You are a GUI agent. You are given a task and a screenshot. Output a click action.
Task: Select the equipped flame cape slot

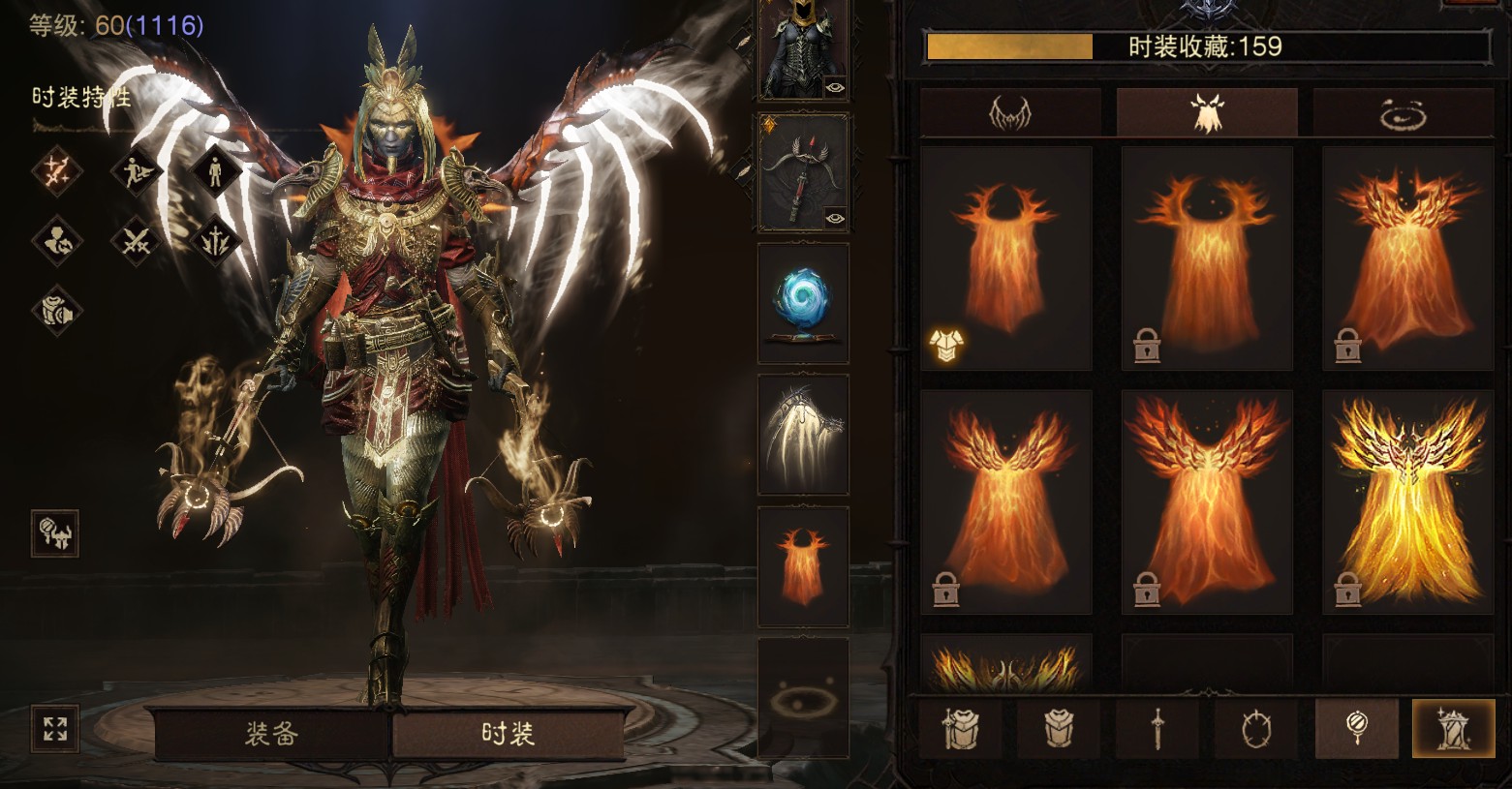point(803,566)
